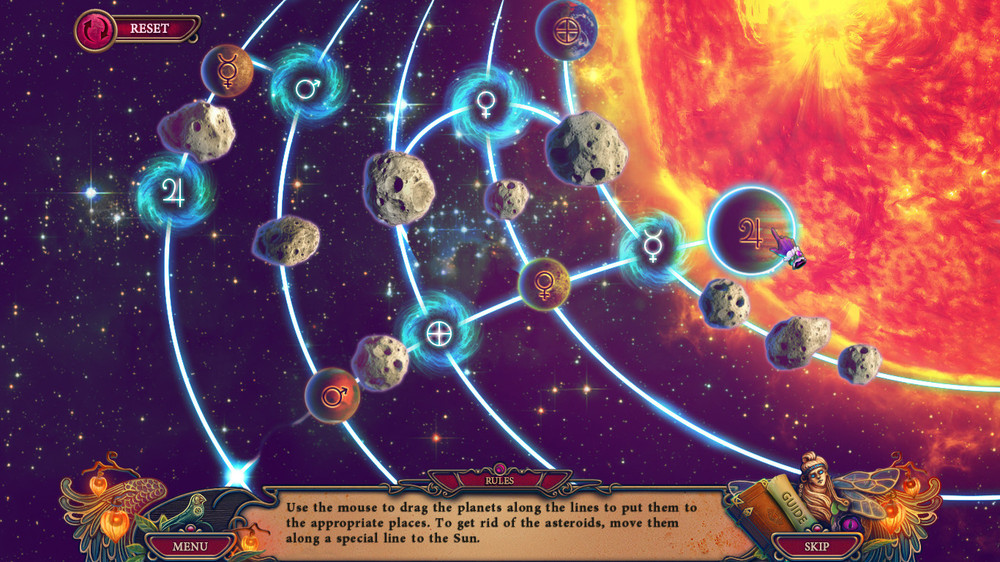This screenshot has height=562, width=1000.
Task: Open the Menu
Action: (189, 546)
